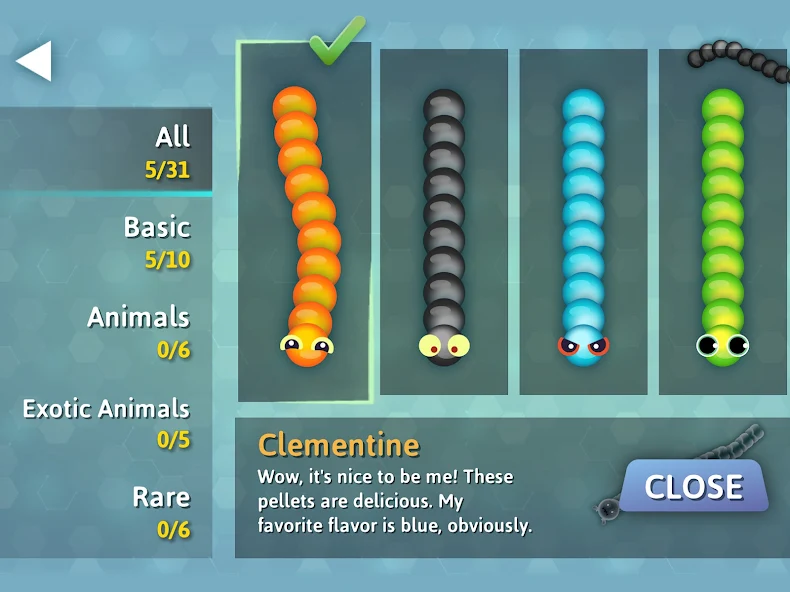The width and height of the screenshot is (790, 592).
Task: Go back with the white arrow
Action: [x=34, y=61]
